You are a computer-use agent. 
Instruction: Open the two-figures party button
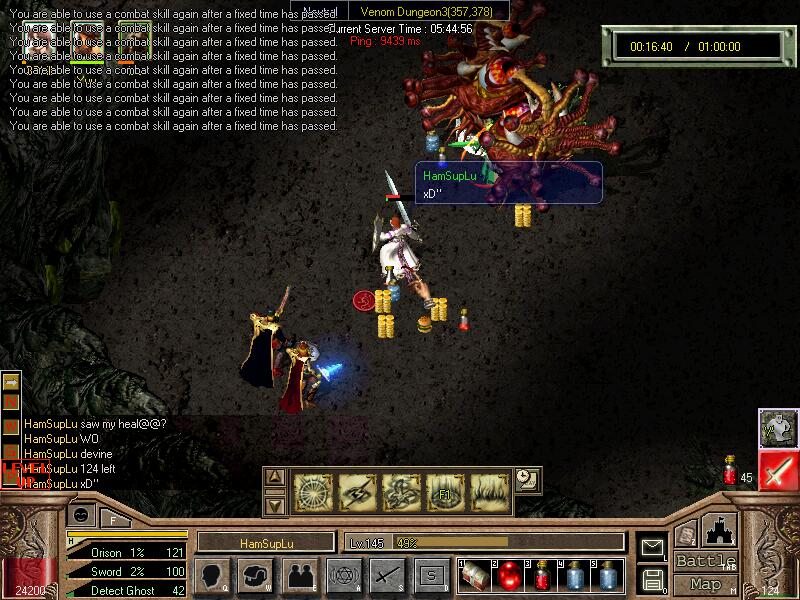tap(299, 575)
